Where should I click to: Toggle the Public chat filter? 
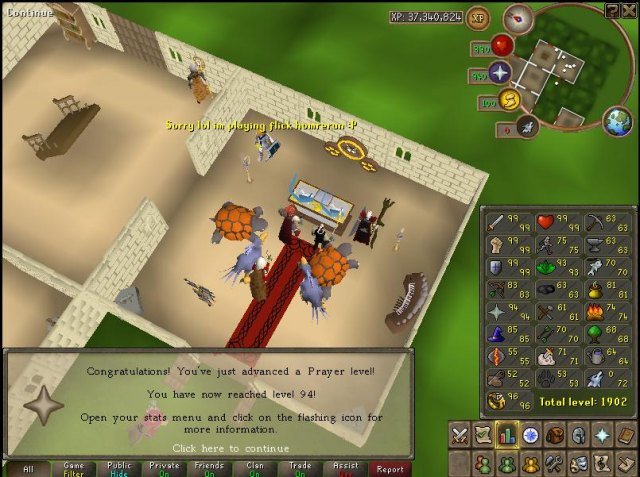(119, 468)
